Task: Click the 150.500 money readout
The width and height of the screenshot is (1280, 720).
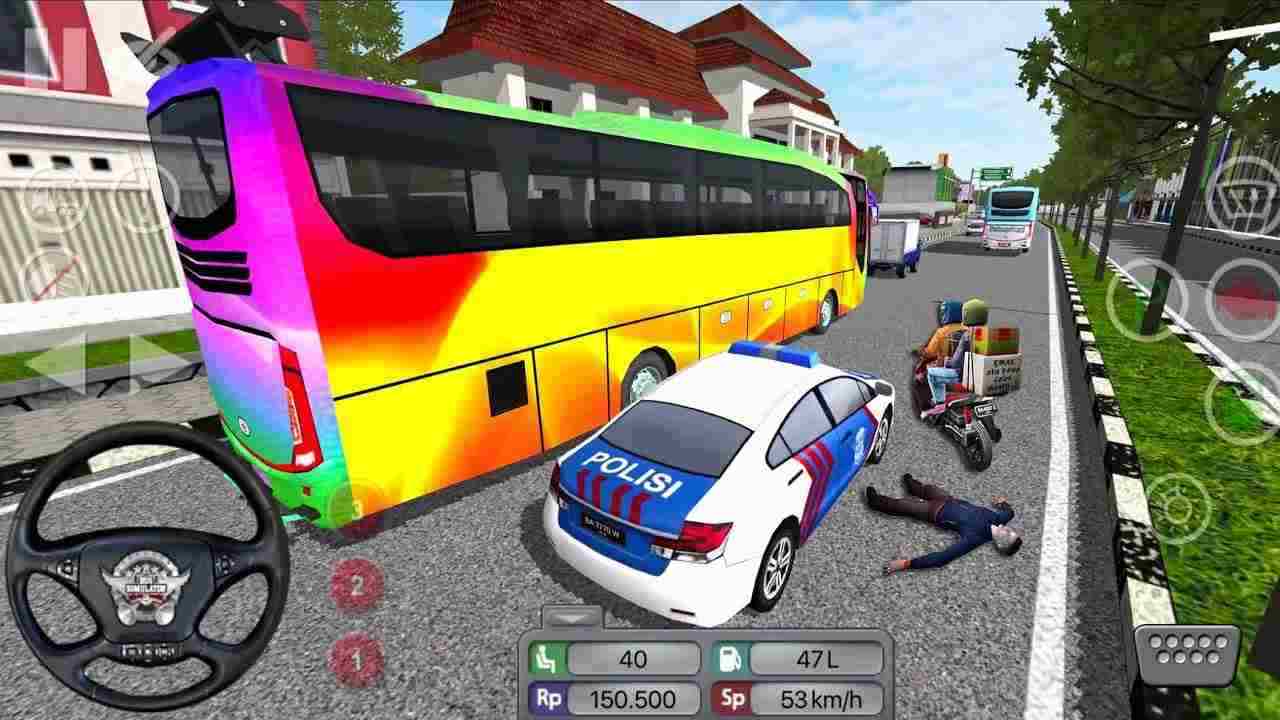Action: [x=633, y=698]
